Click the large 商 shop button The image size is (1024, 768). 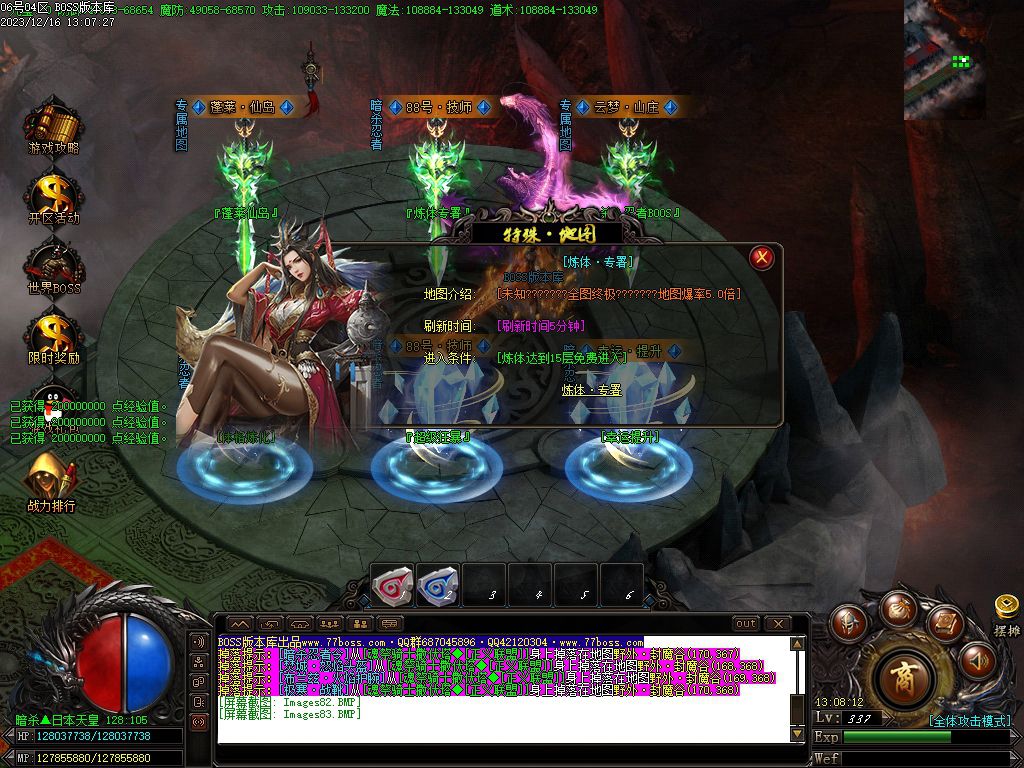coord(904,679)
